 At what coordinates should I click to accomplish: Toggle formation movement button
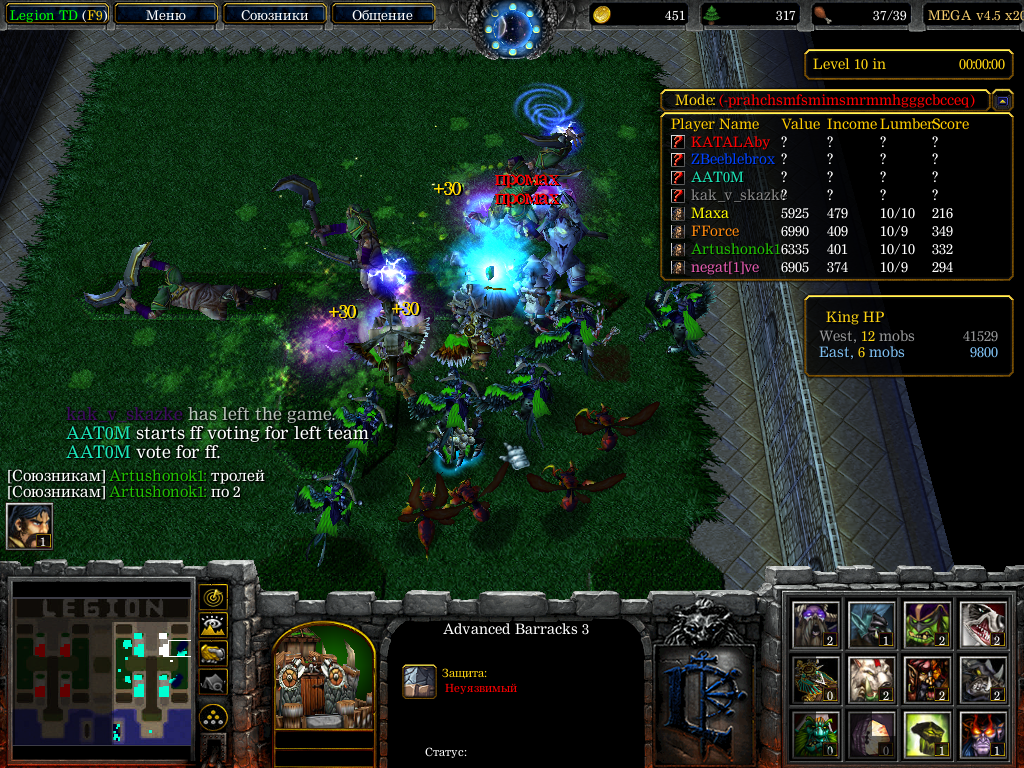[213, 717]
